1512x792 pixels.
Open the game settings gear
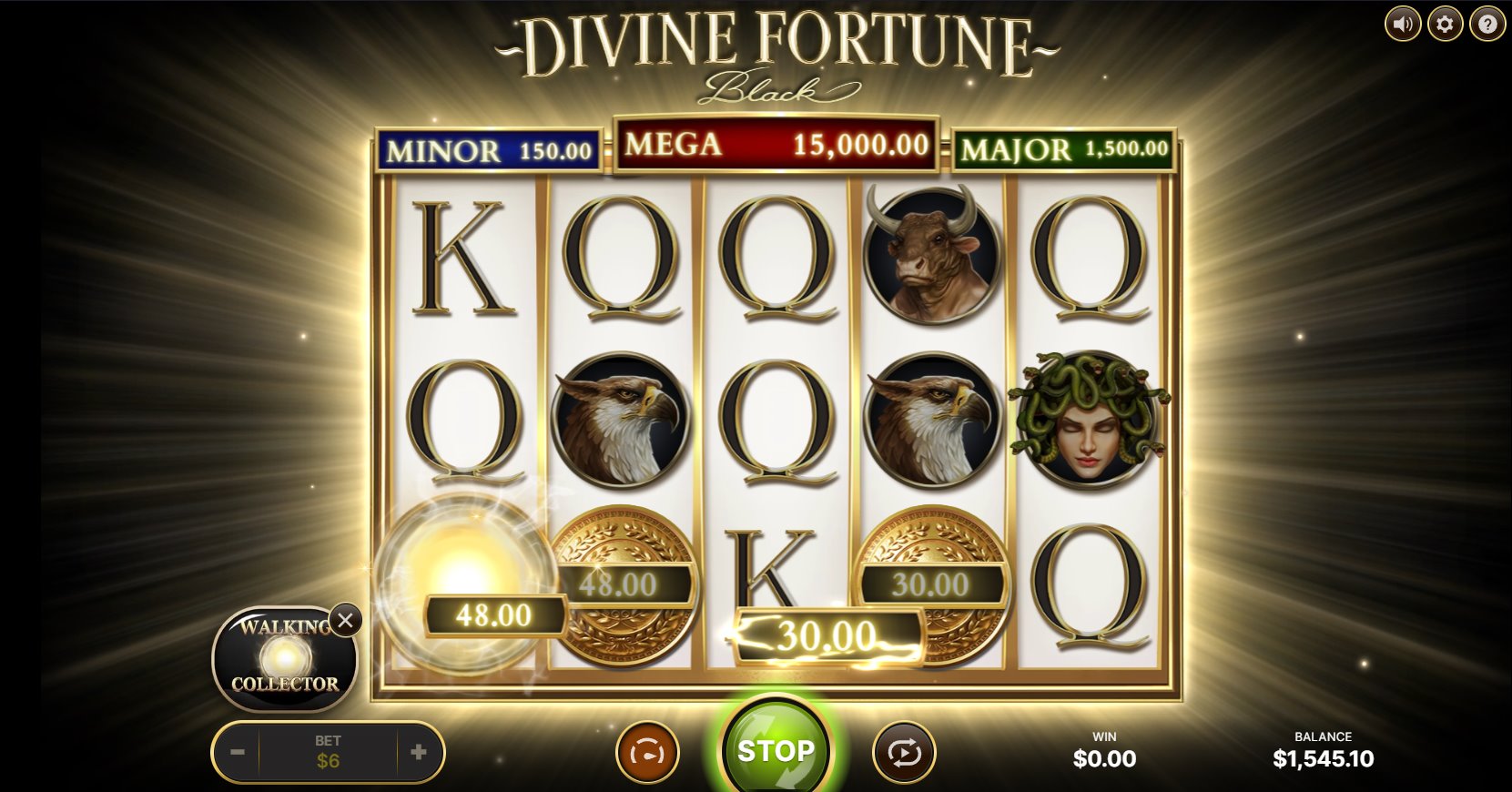click(1444, 24)
